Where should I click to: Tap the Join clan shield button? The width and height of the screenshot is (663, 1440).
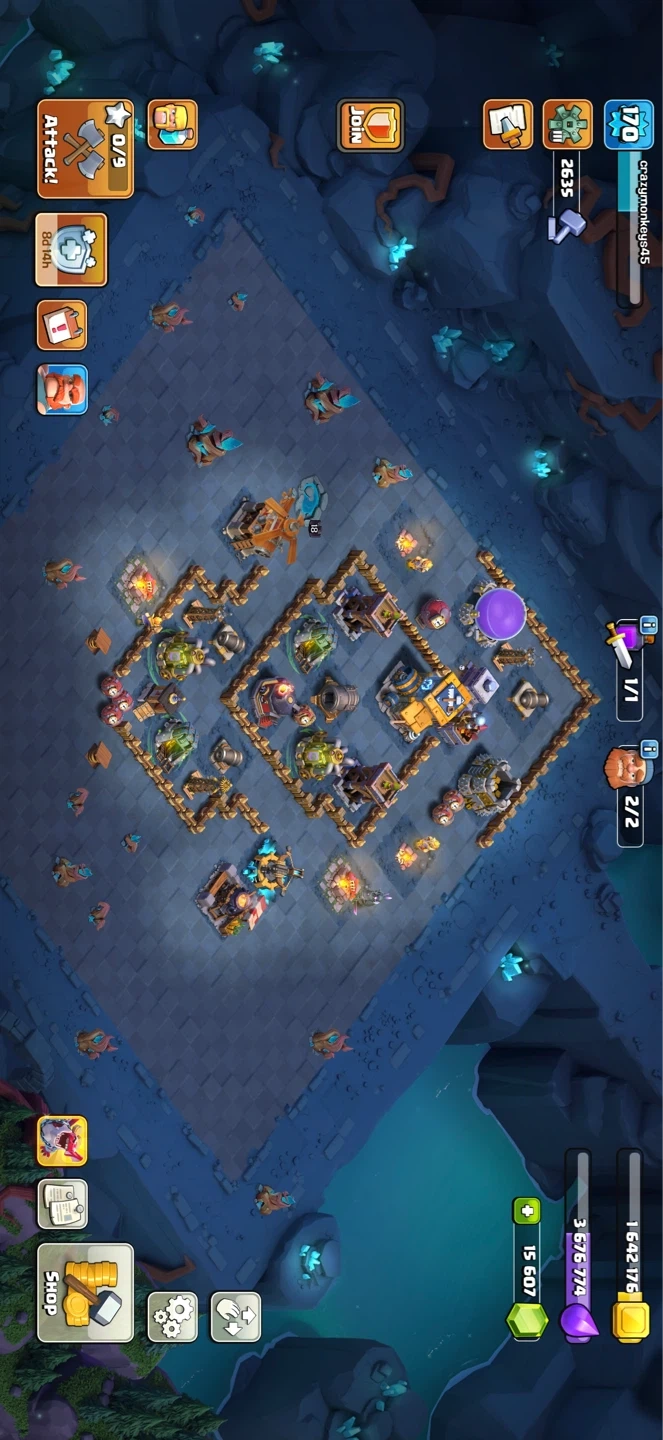pyautogui.click(x=370, y=126)
